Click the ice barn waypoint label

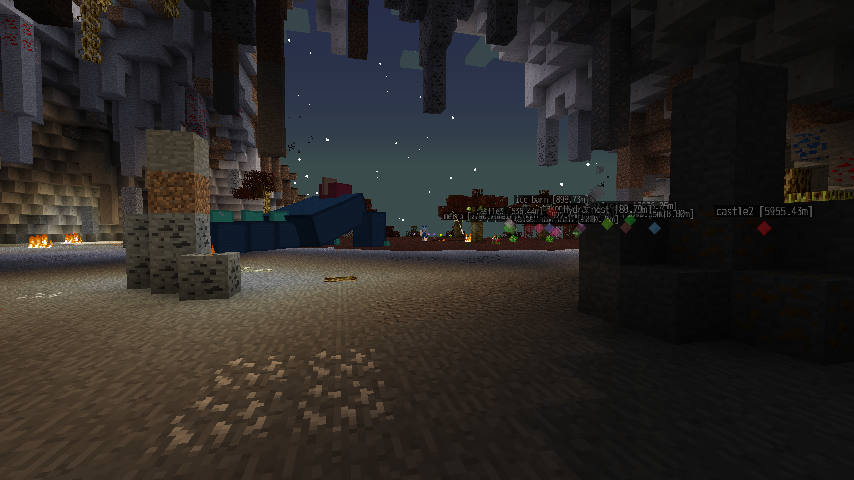pyautogui.click(x=550, y=200)
